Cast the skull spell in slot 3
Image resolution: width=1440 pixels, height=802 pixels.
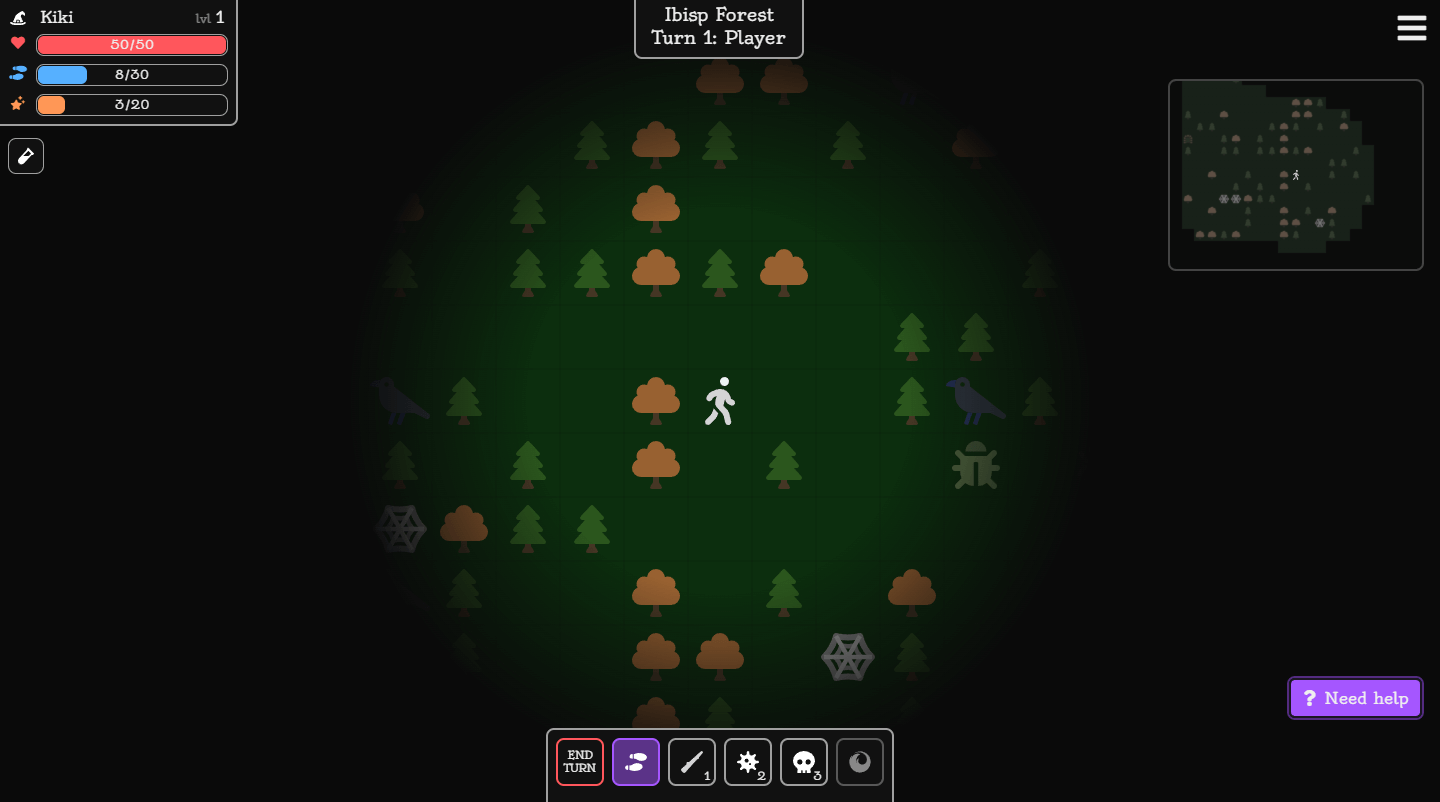[804, 762]
